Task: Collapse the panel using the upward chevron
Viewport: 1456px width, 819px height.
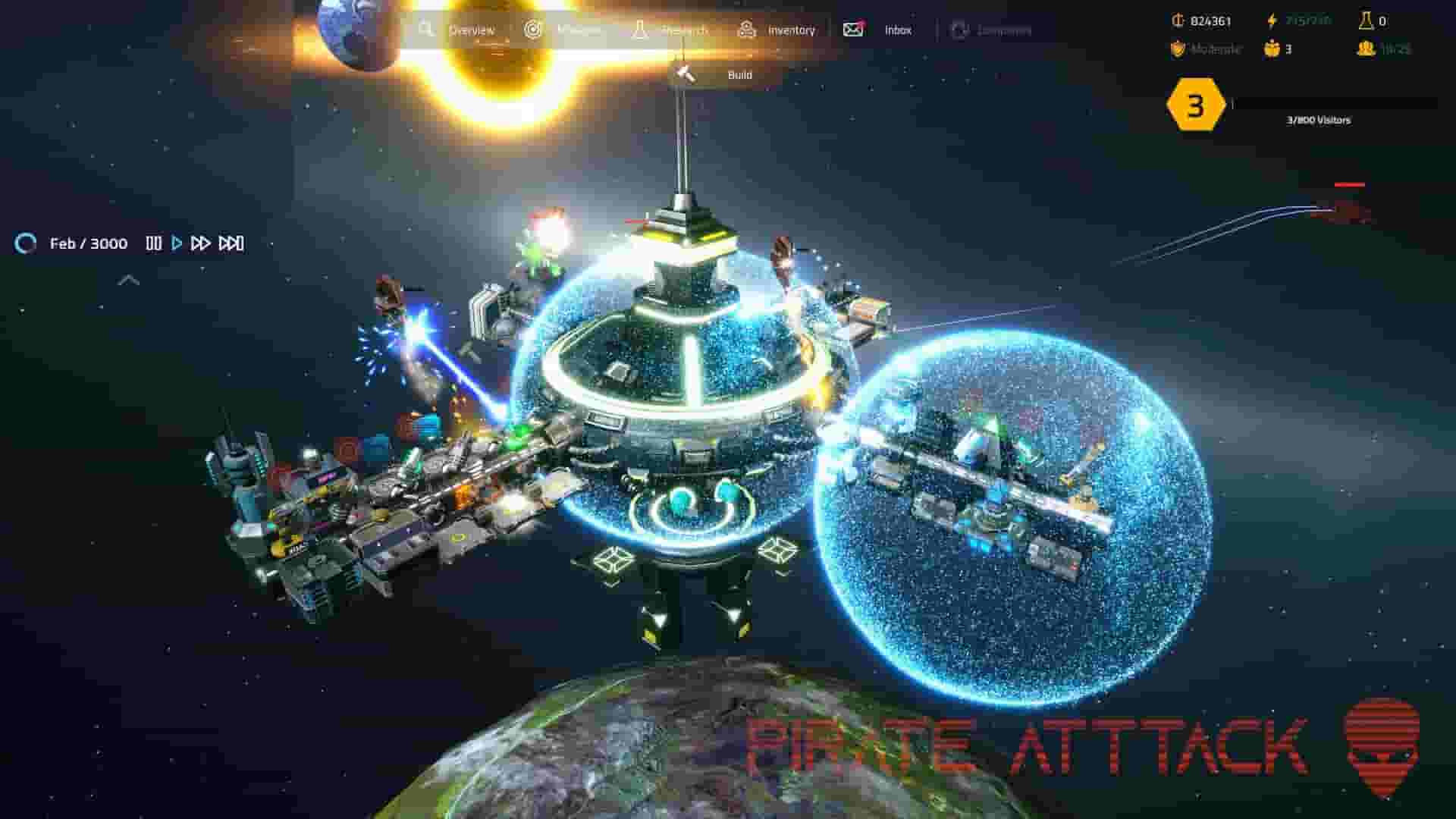Action: tap(129, 280)
